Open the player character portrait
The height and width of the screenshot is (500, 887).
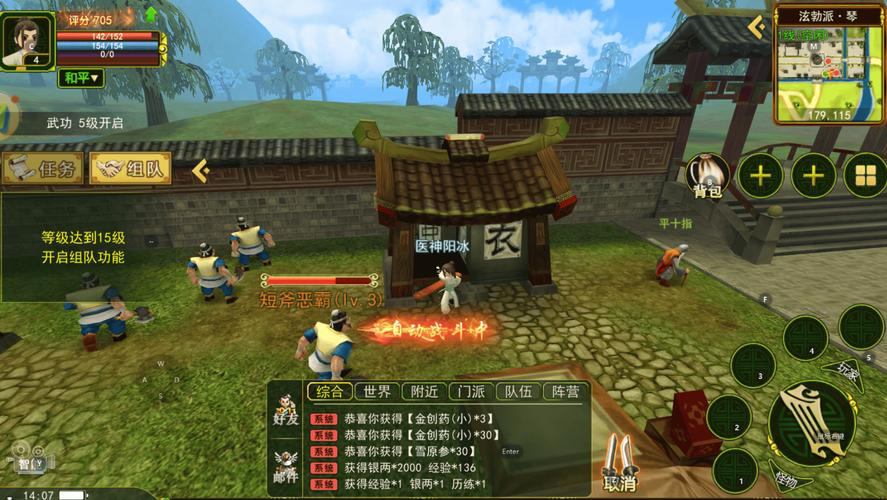(x=27, y=40)
